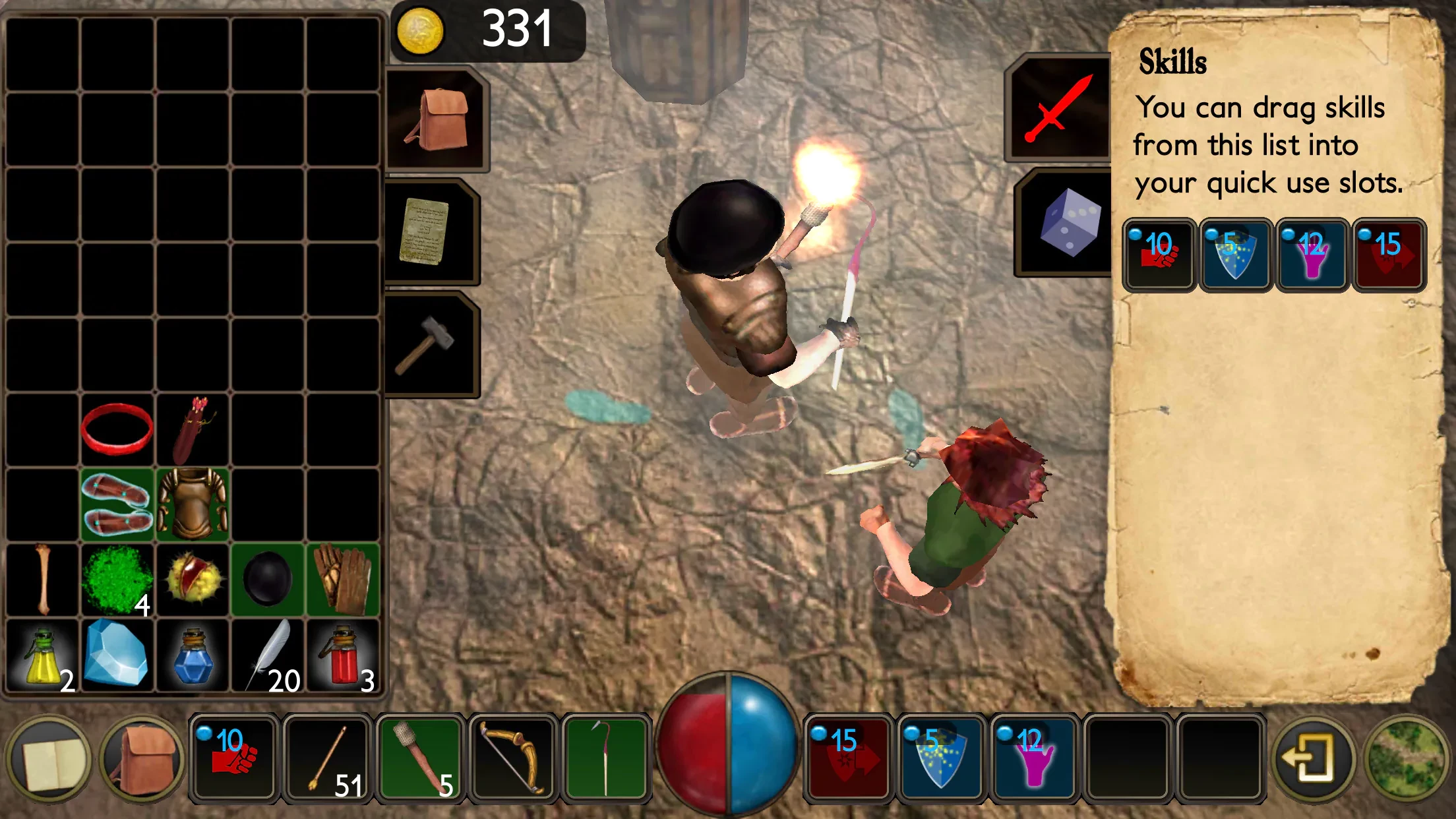1456x819 pixels.
Task: Choose the leather gloves item
Action: click(x=342, y=580)
